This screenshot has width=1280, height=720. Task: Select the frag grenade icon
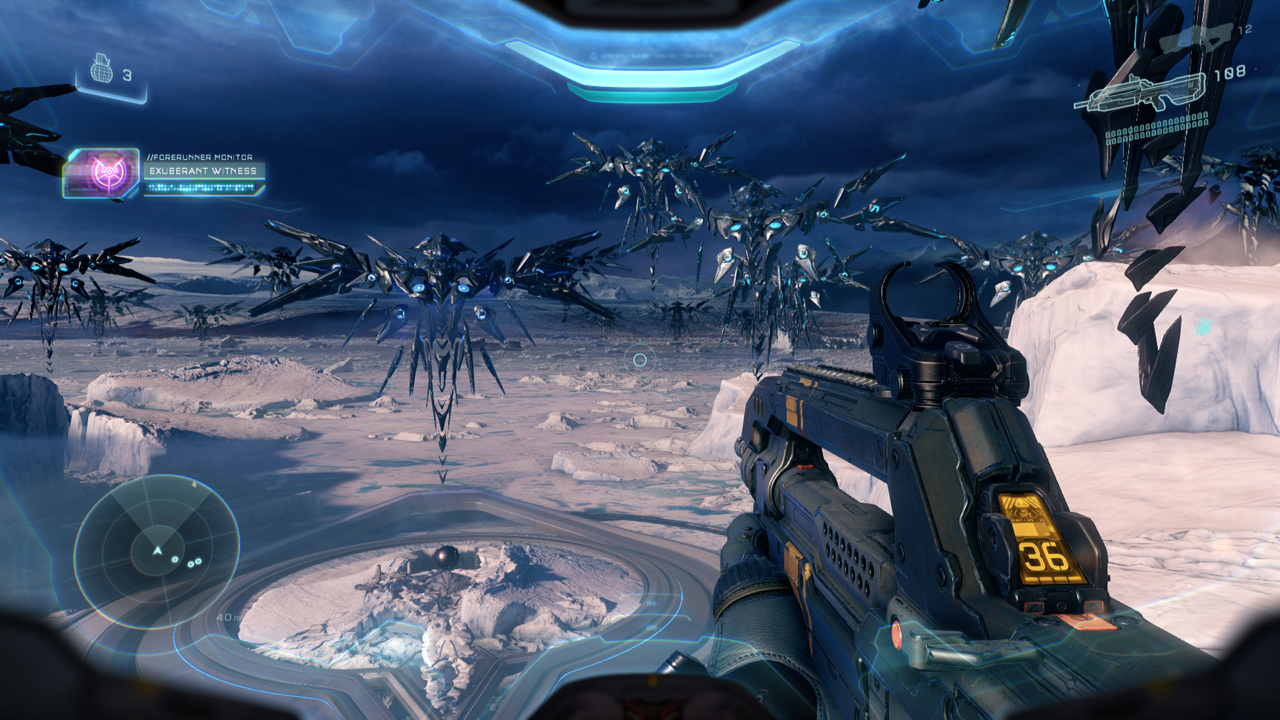coord(101,69)
